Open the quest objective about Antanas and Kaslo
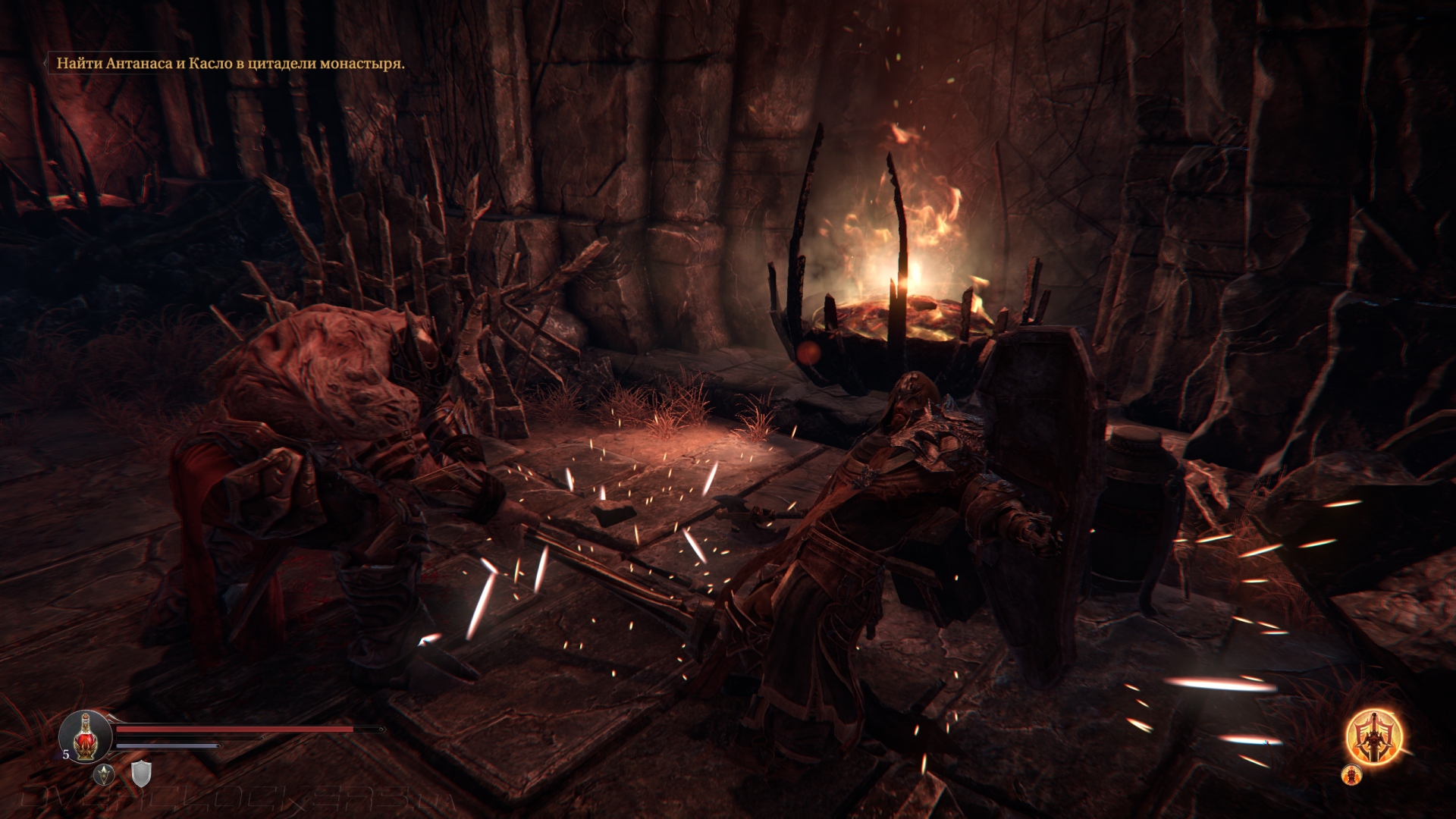This screenshot has width=1456, height=819. click(231, 64)
